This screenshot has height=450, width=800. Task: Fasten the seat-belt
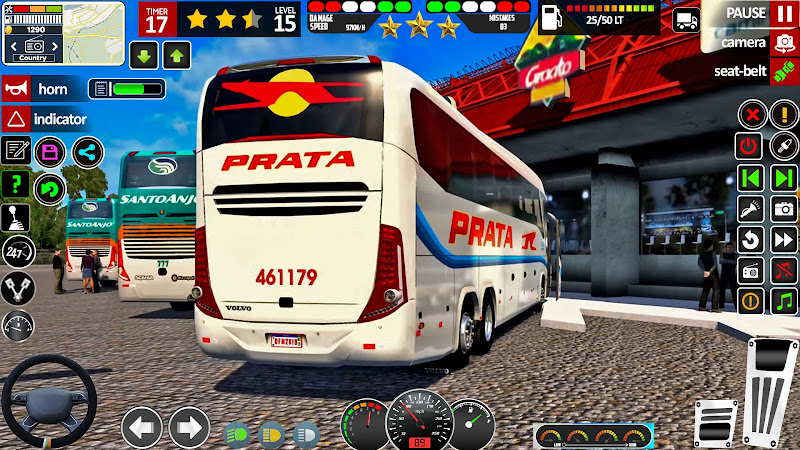(784, 71)
